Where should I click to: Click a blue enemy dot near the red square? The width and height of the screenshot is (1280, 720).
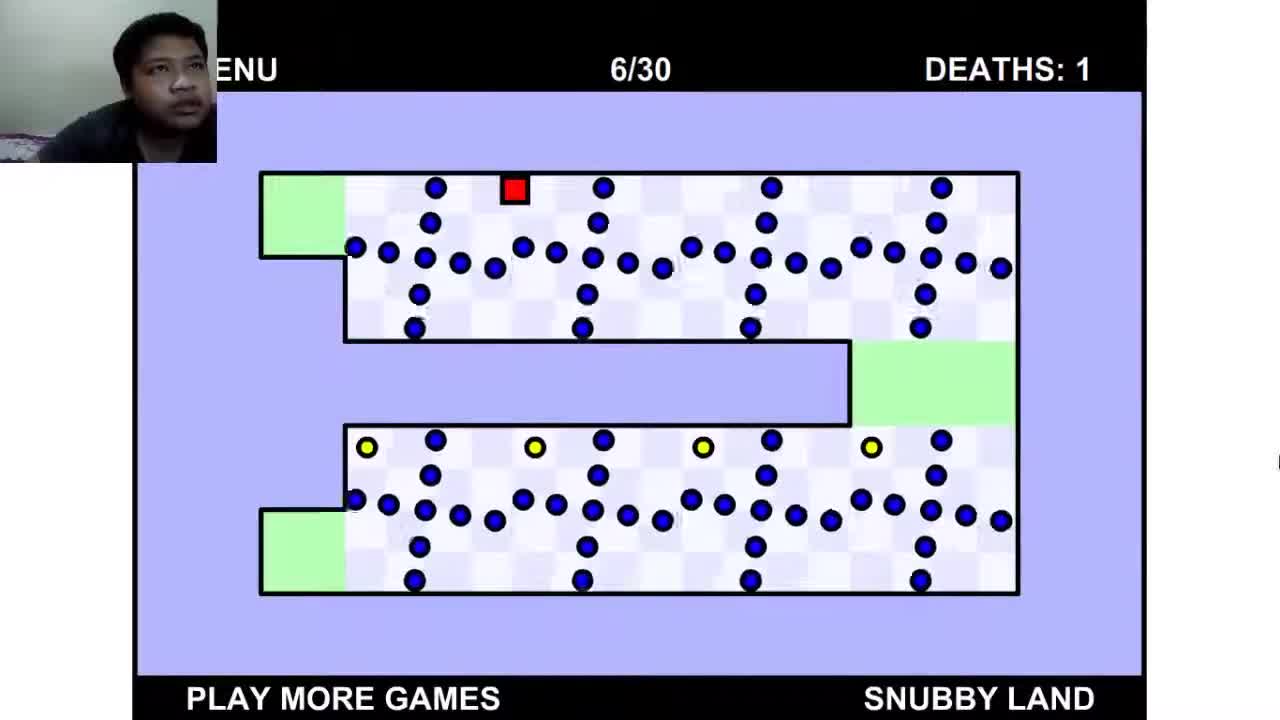pyautogui.click(x=435, y=186)
